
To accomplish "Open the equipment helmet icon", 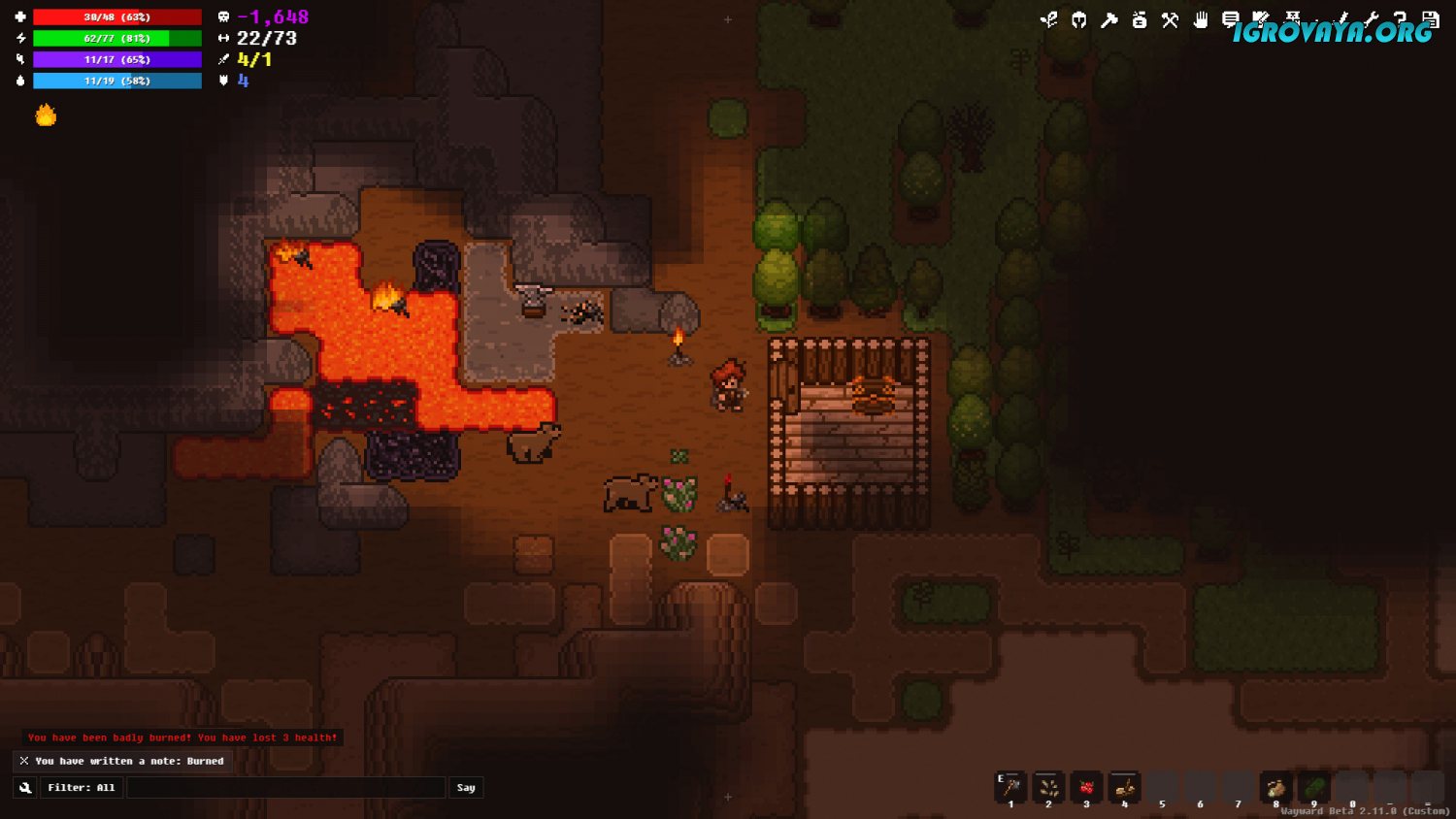I will coord(1078,19).
